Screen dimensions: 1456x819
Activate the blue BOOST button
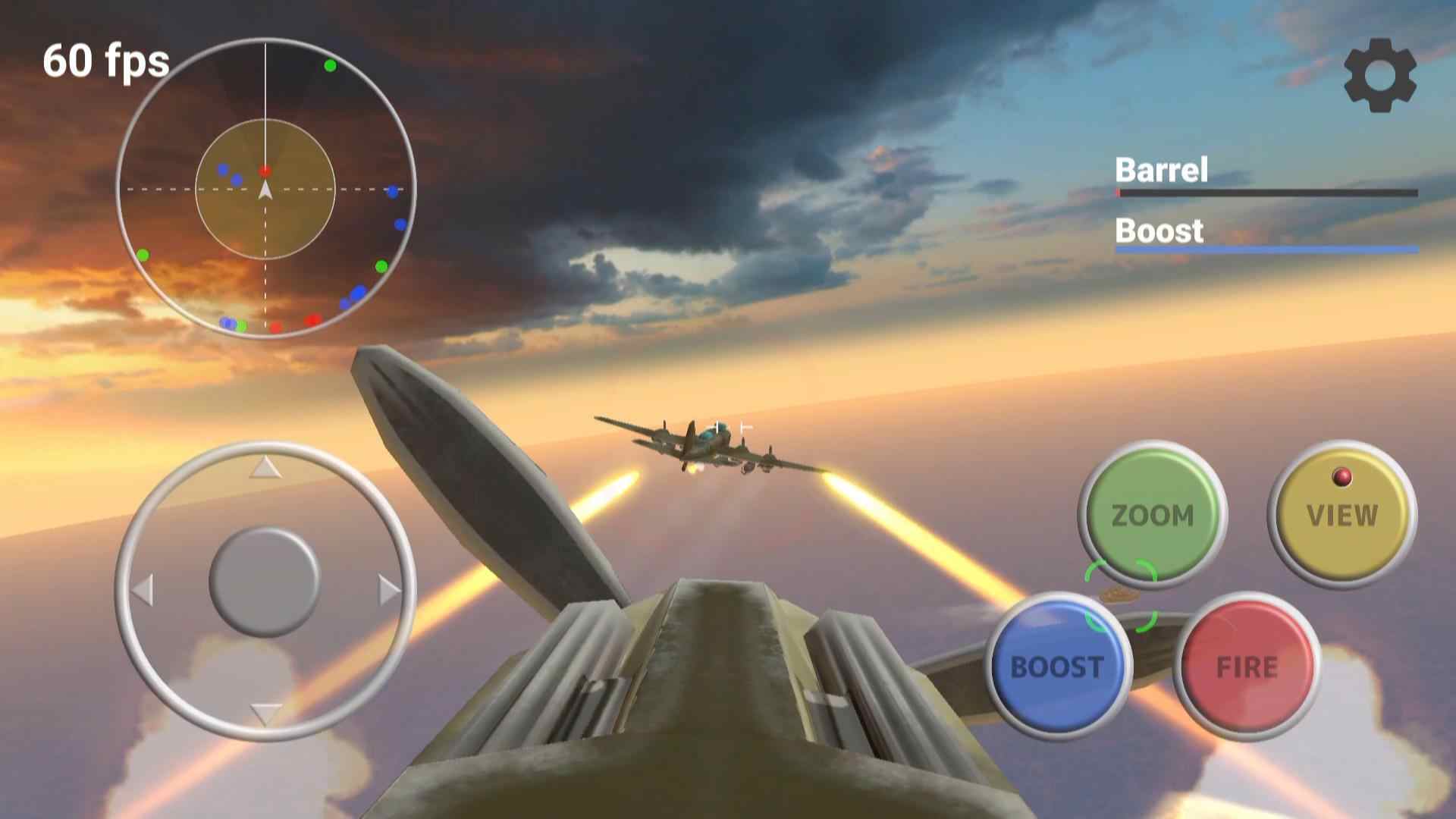1057,667
